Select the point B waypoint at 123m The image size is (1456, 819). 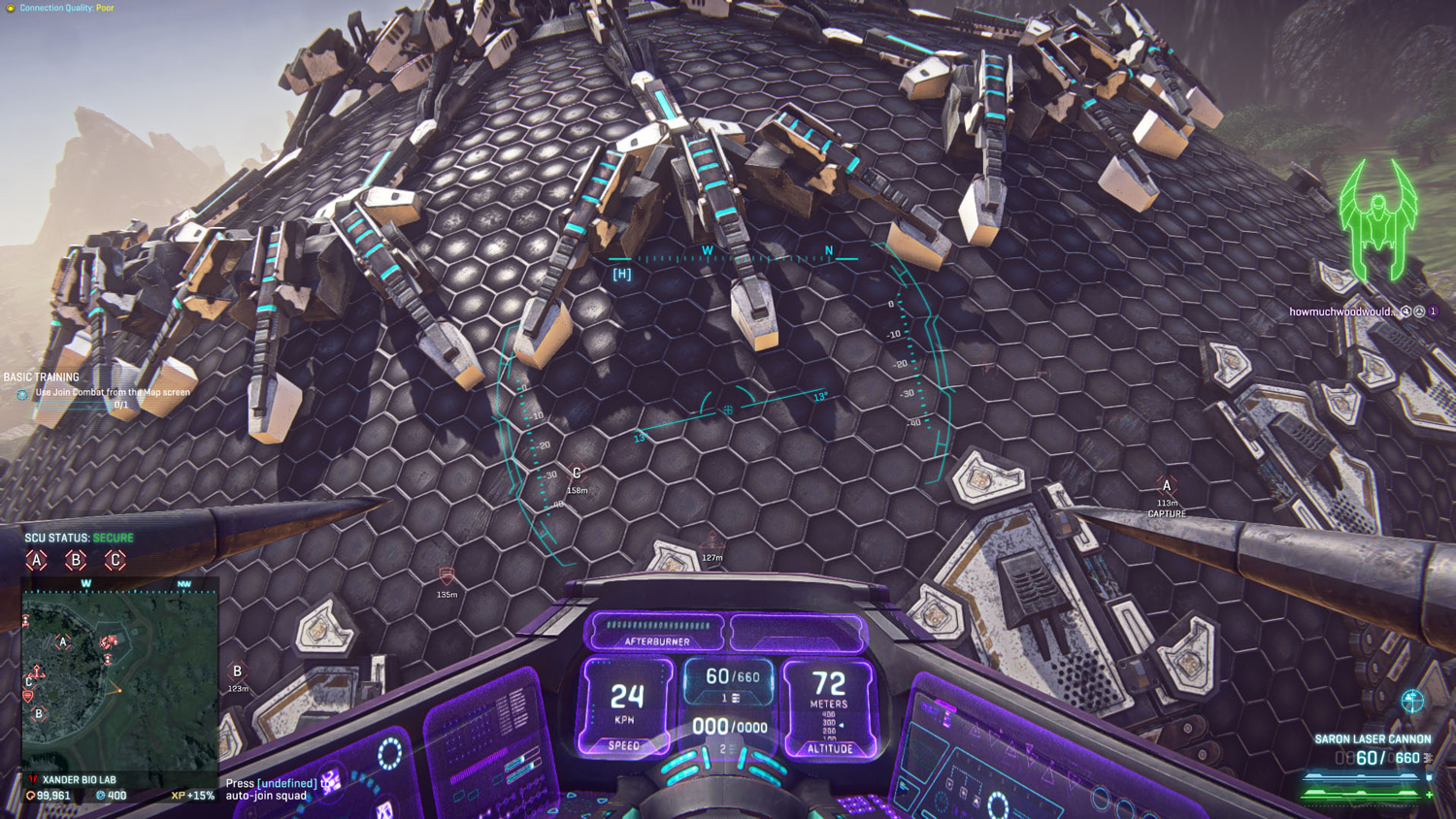coord(238,672)
